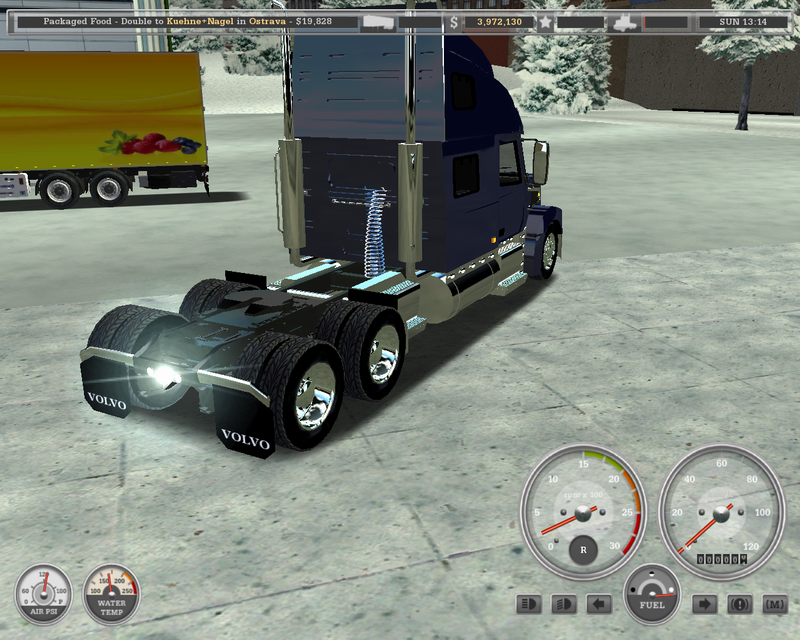Toggle the low beam headlight indicator
800x640 pixels.
coord(564,604)
